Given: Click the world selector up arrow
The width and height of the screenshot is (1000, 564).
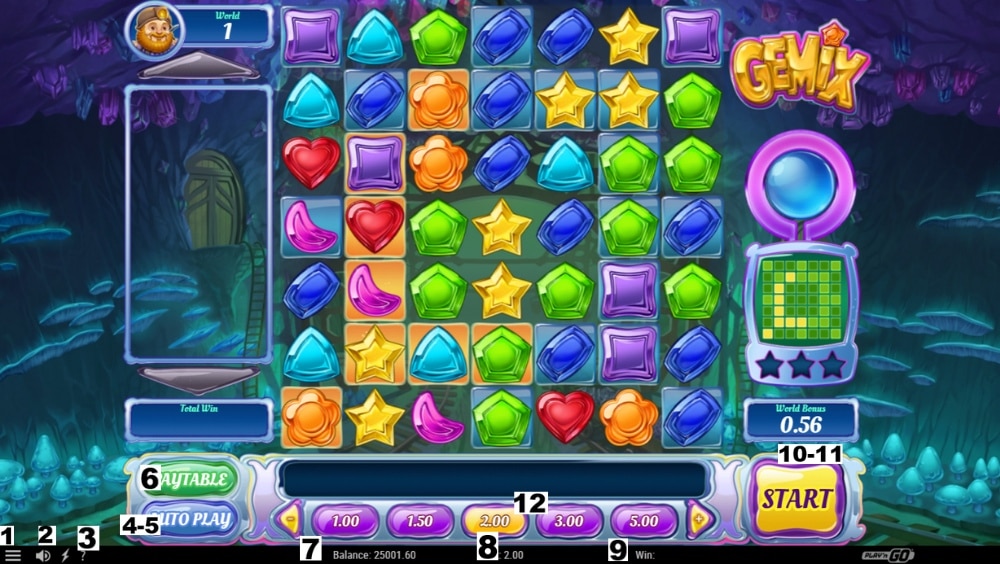Looking at the screenshot, I should (198, 69).
